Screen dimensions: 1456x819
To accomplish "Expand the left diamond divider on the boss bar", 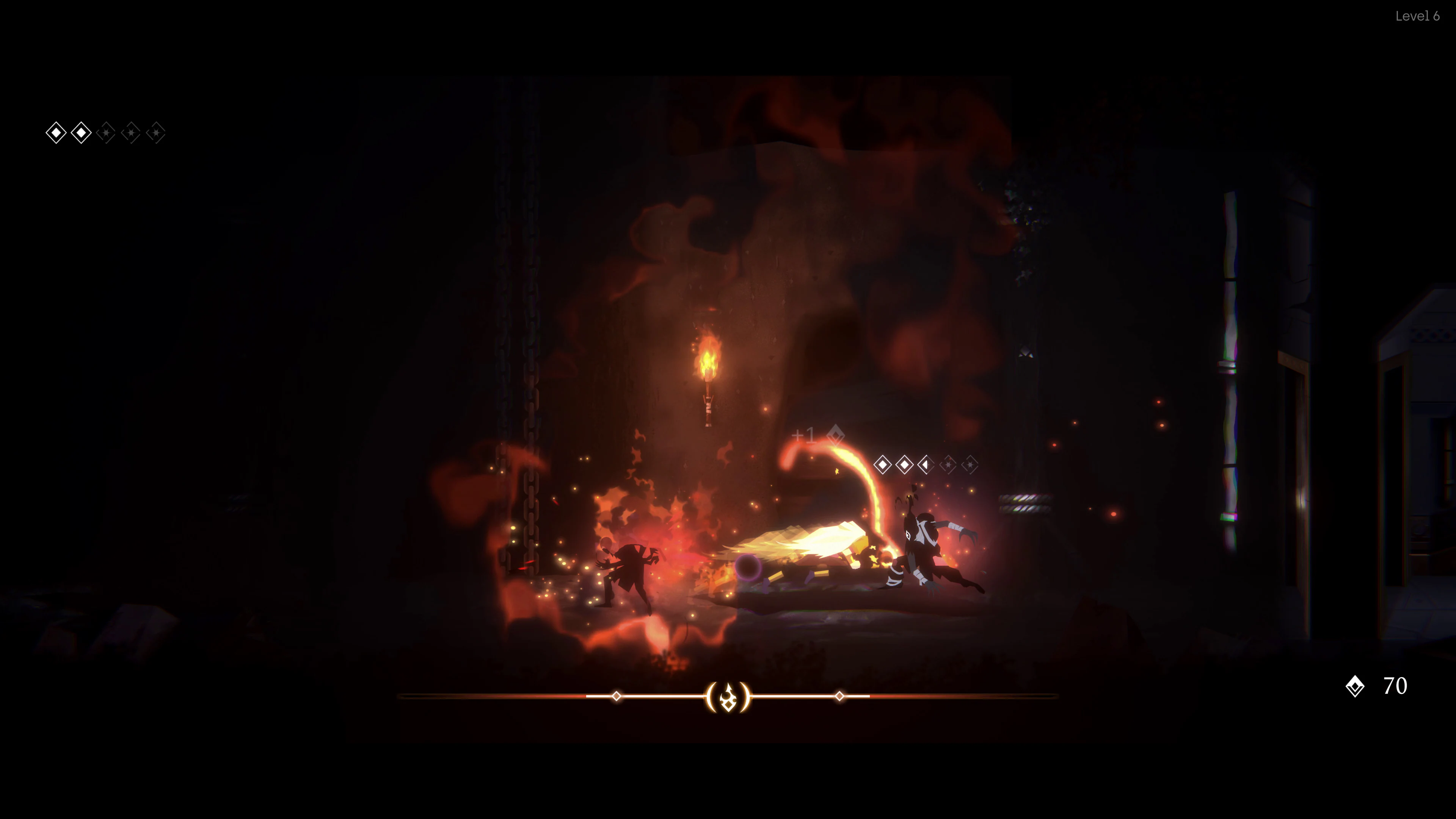I will tap(616, 697).
